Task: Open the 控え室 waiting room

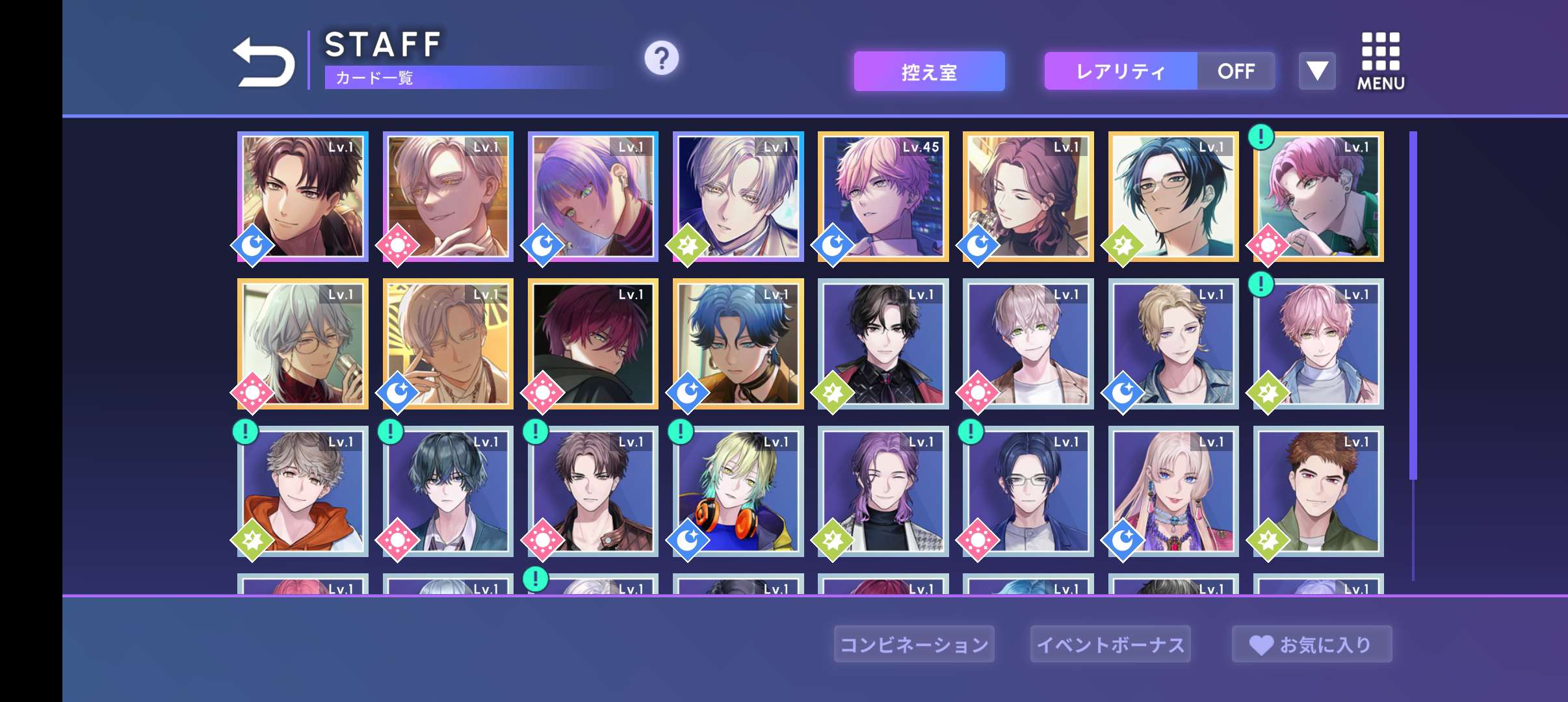Action: pyautogui.click(x=929, y=71)
